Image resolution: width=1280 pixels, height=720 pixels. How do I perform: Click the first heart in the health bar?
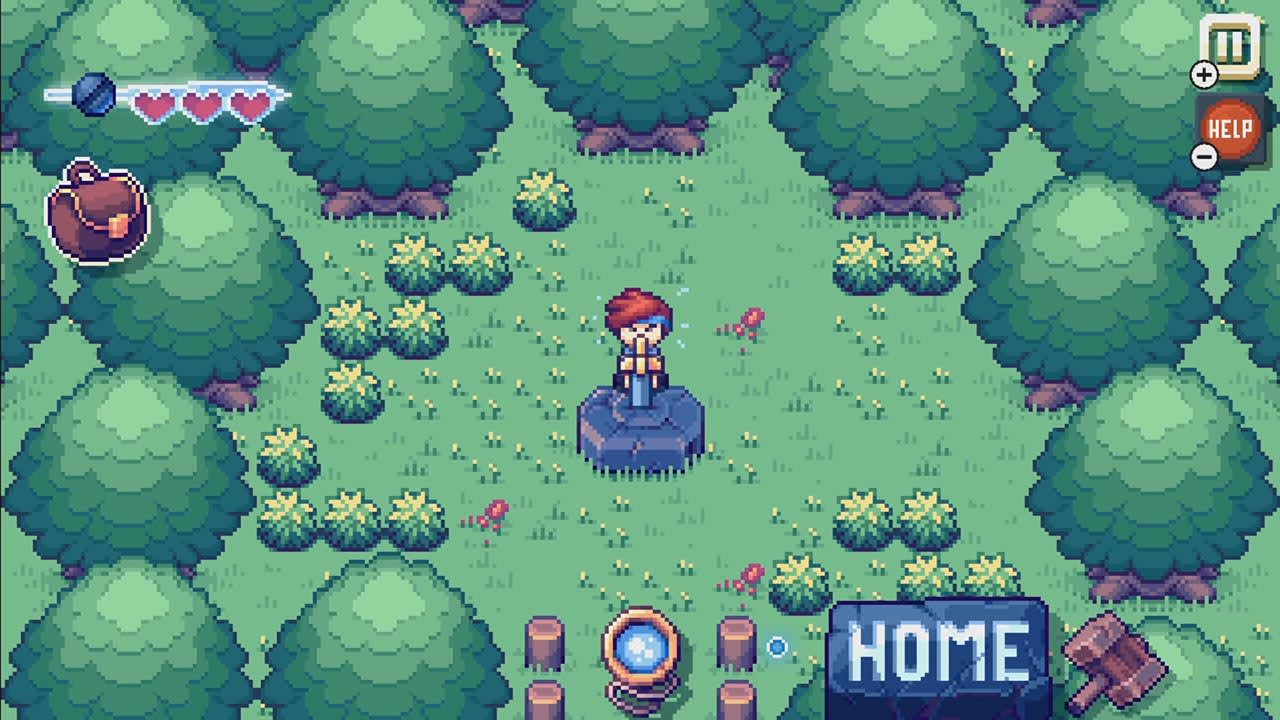pos(153,103)
